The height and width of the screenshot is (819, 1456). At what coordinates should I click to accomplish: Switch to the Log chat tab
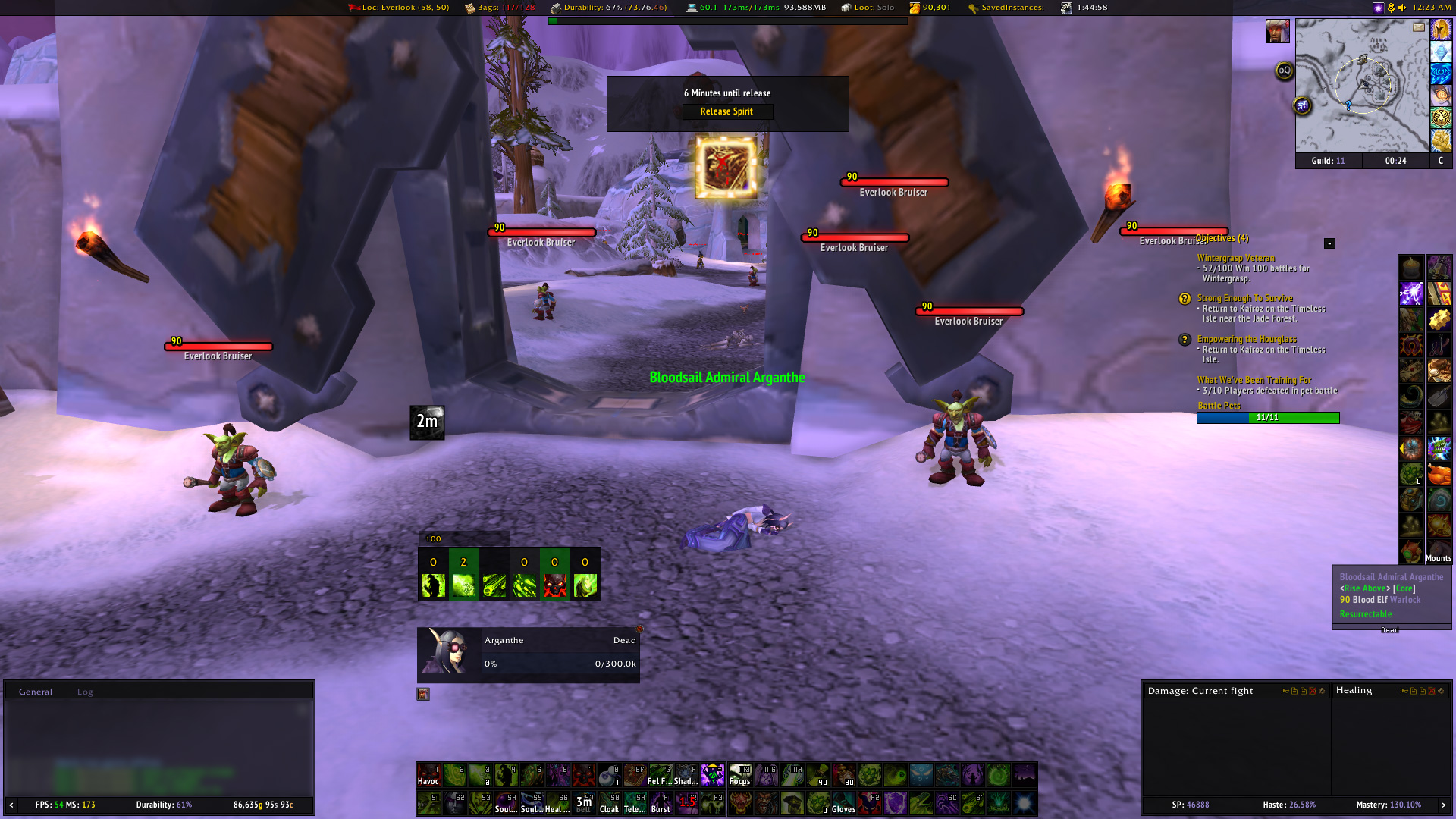click(x=85, y=692)
